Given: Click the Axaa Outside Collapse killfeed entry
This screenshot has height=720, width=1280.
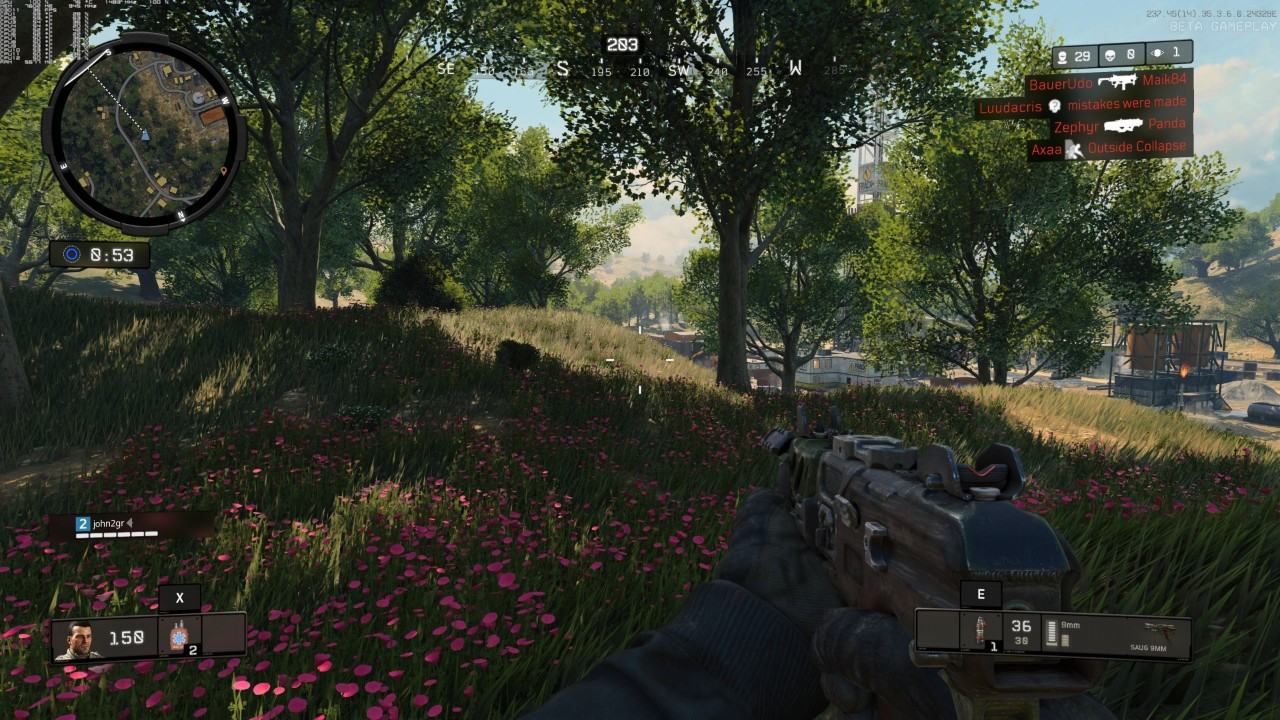Looking at the screenshot, I should pyautogui.click(x=1109, y=148).
